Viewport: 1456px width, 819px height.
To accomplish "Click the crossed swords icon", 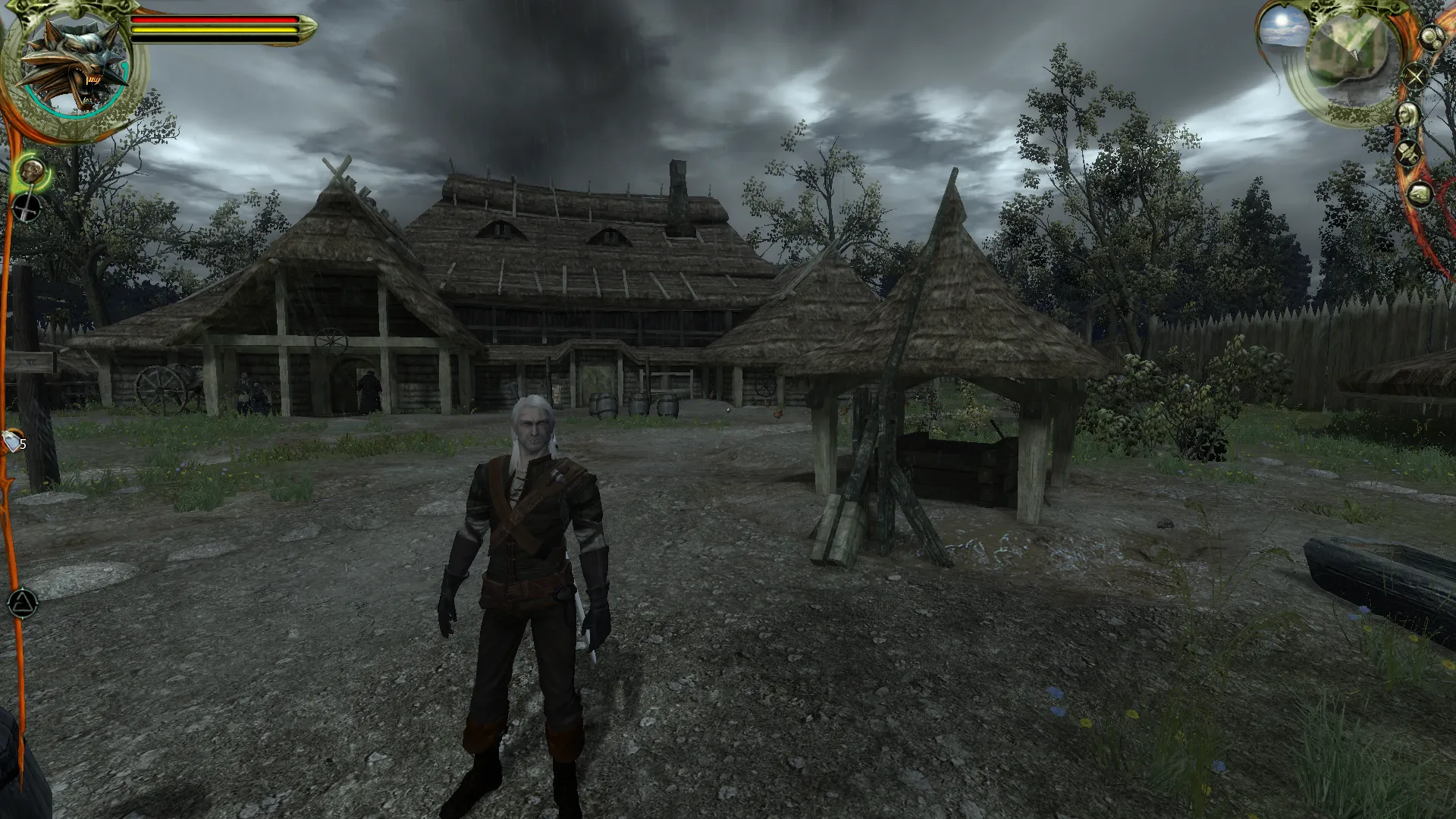I will point(1415,77).
